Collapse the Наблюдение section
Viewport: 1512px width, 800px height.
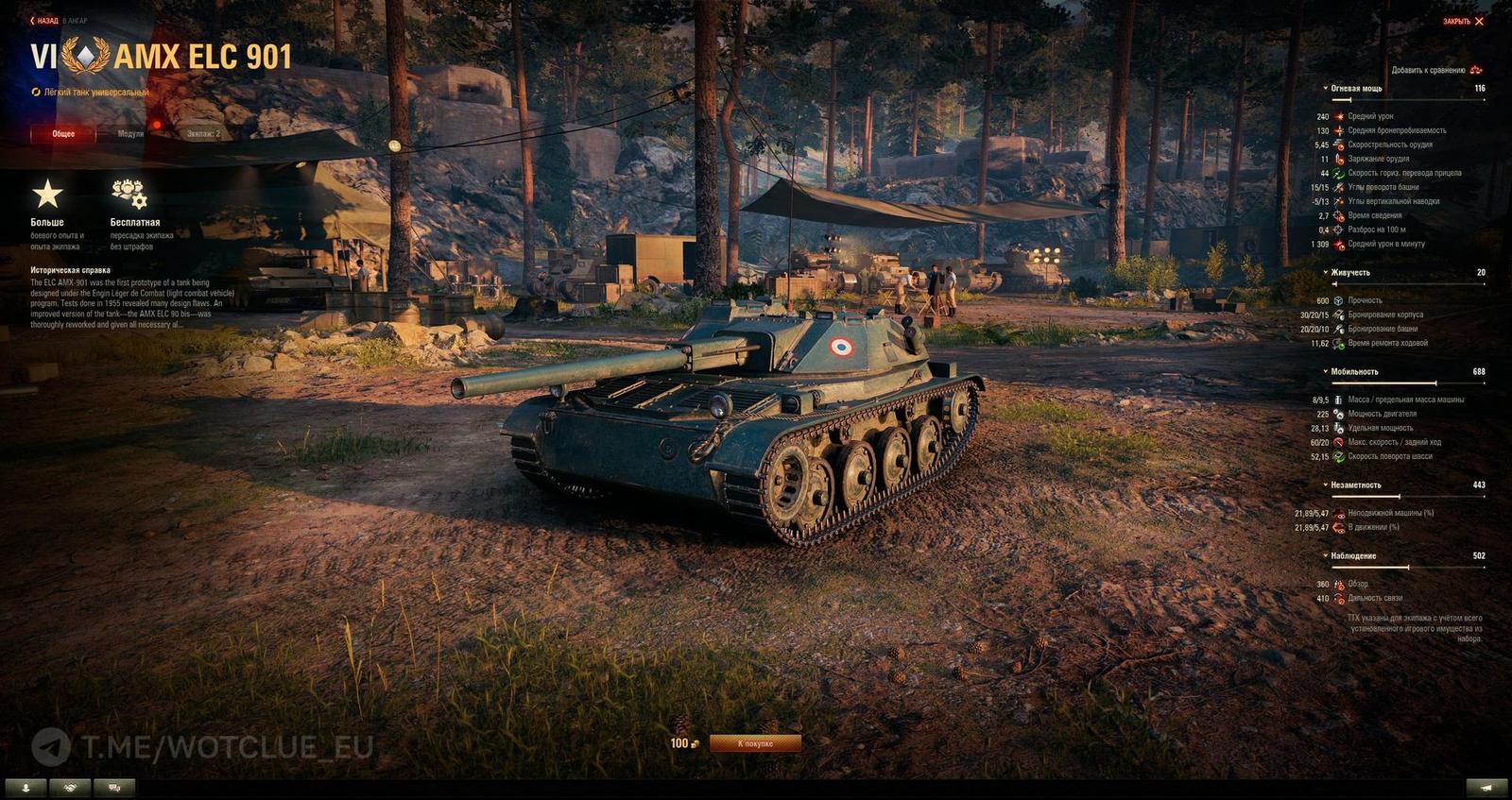1326,555
